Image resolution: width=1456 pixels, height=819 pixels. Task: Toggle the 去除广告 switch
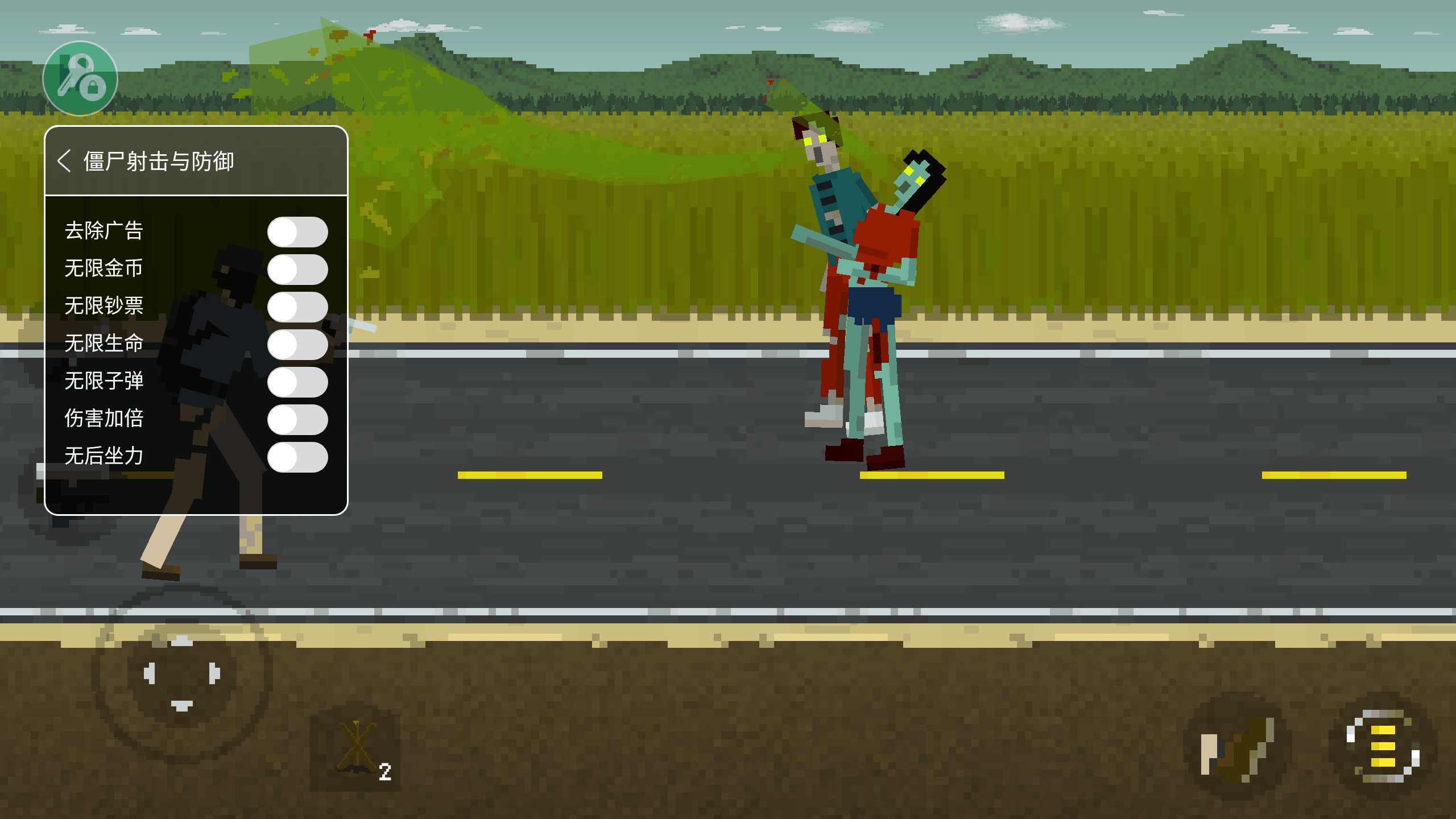click(297, 231)
